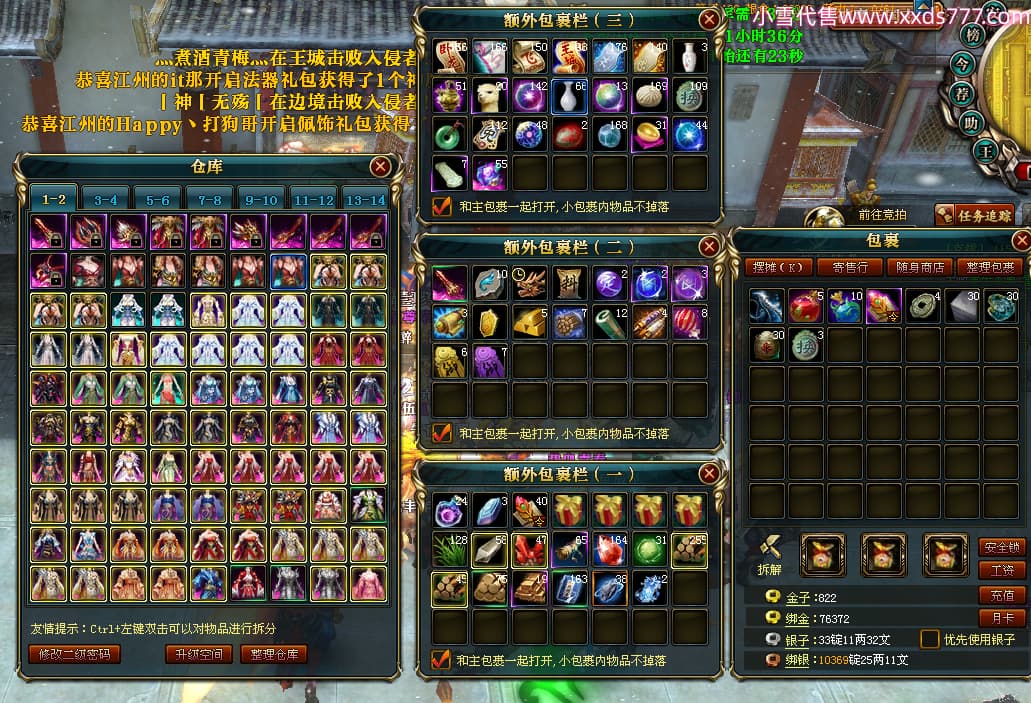Open the 随身商店 portable shop

[x=918, y=267]
